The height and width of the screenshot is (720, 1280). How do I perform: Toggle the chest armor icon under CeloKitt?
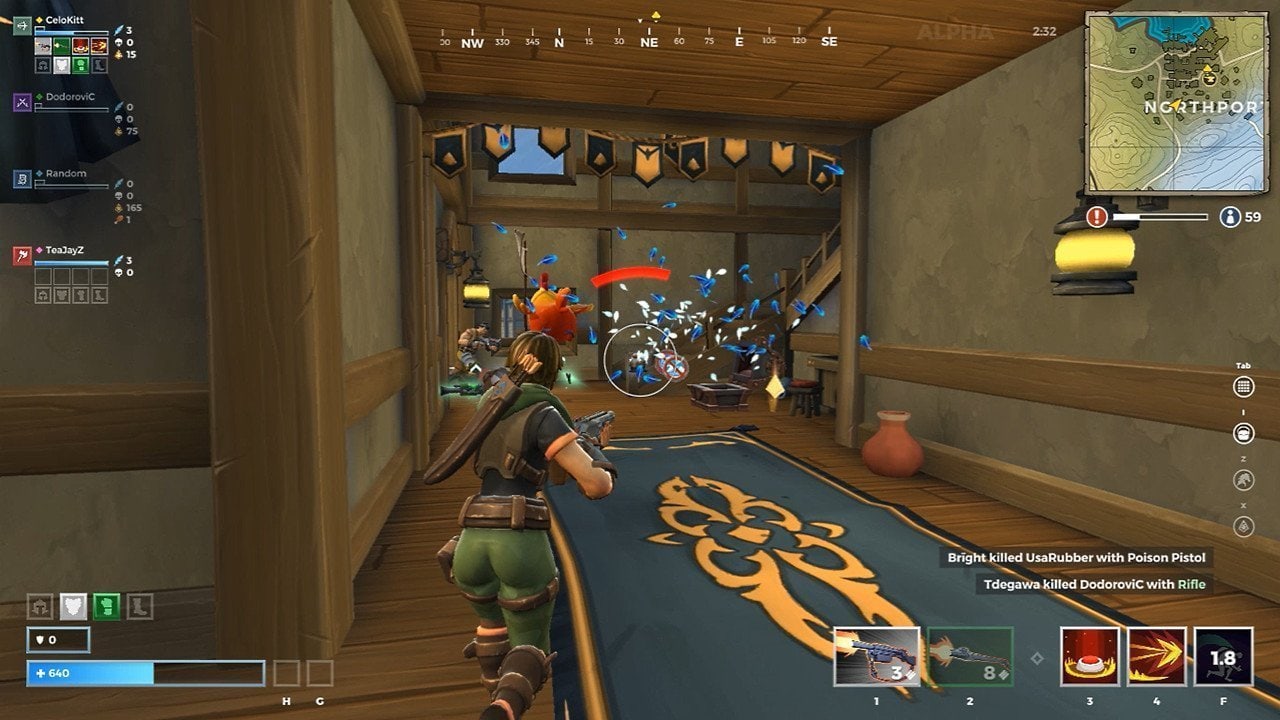[60, 66]
